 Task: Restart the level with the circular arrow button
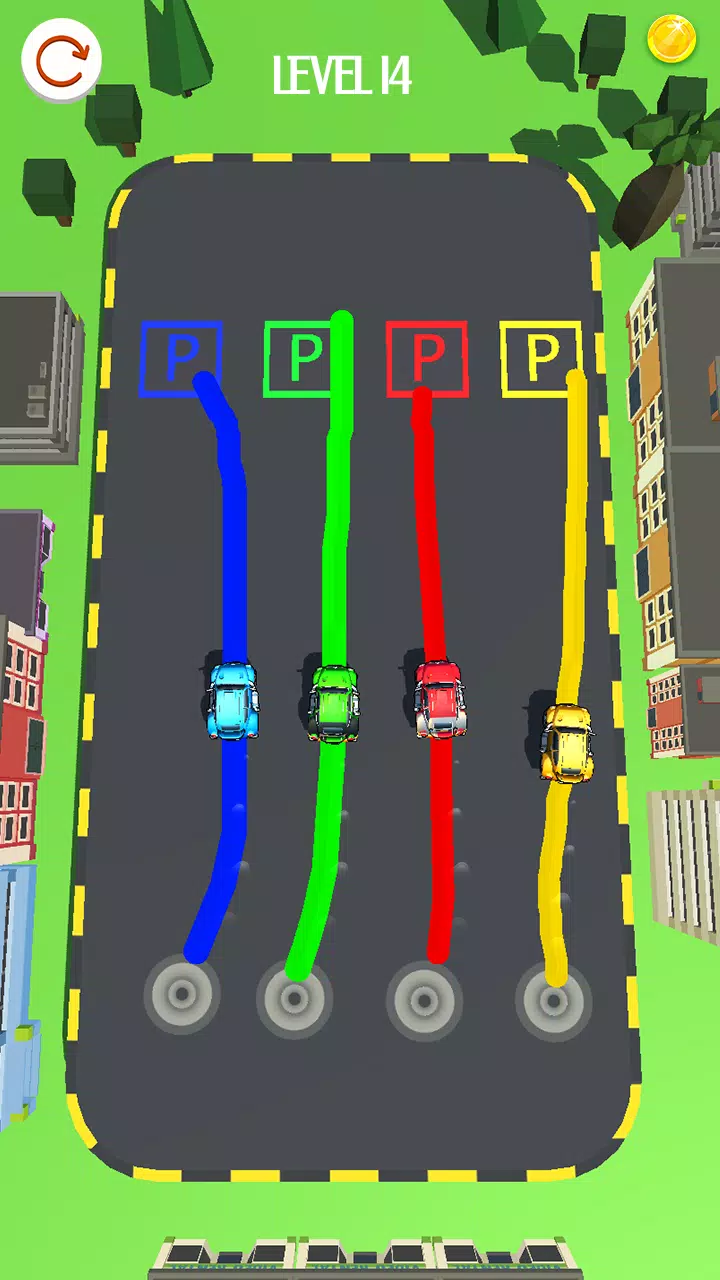[x=62, y=60]
